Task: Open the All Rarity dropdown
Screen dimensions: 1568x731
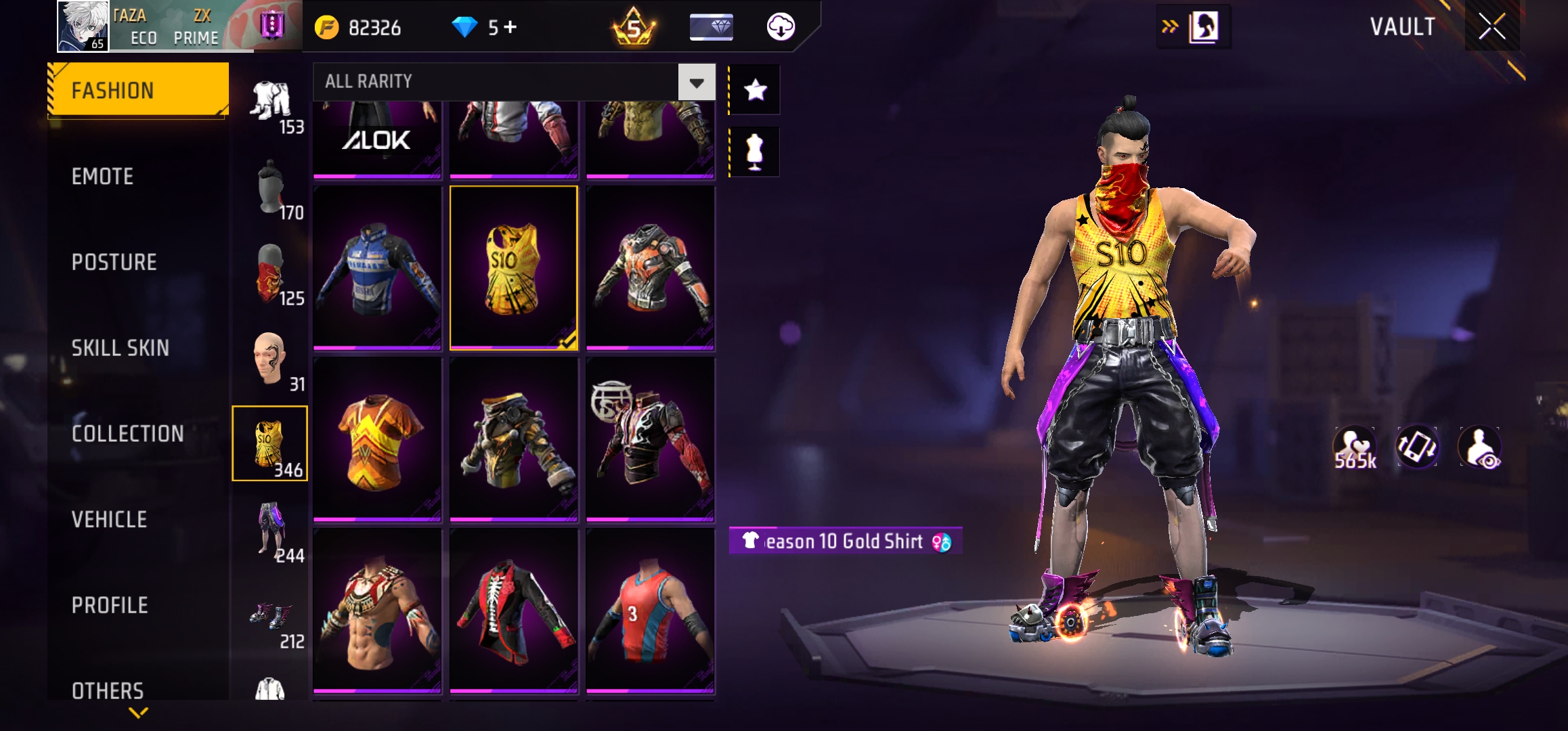Action: (x=697, y=83)
